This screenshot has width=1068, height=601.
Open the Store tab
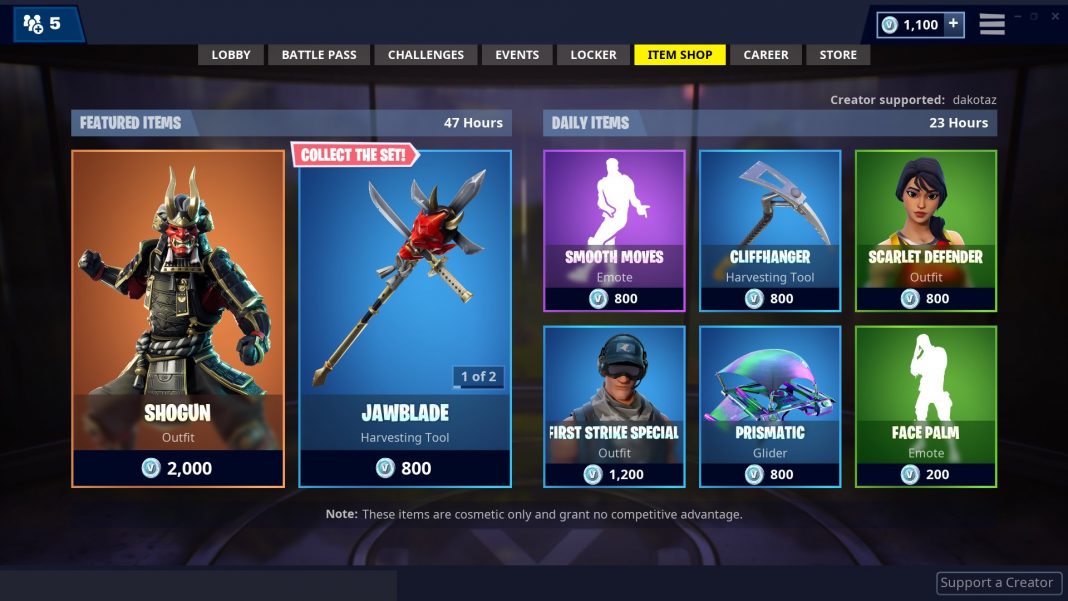click(838, 55)
